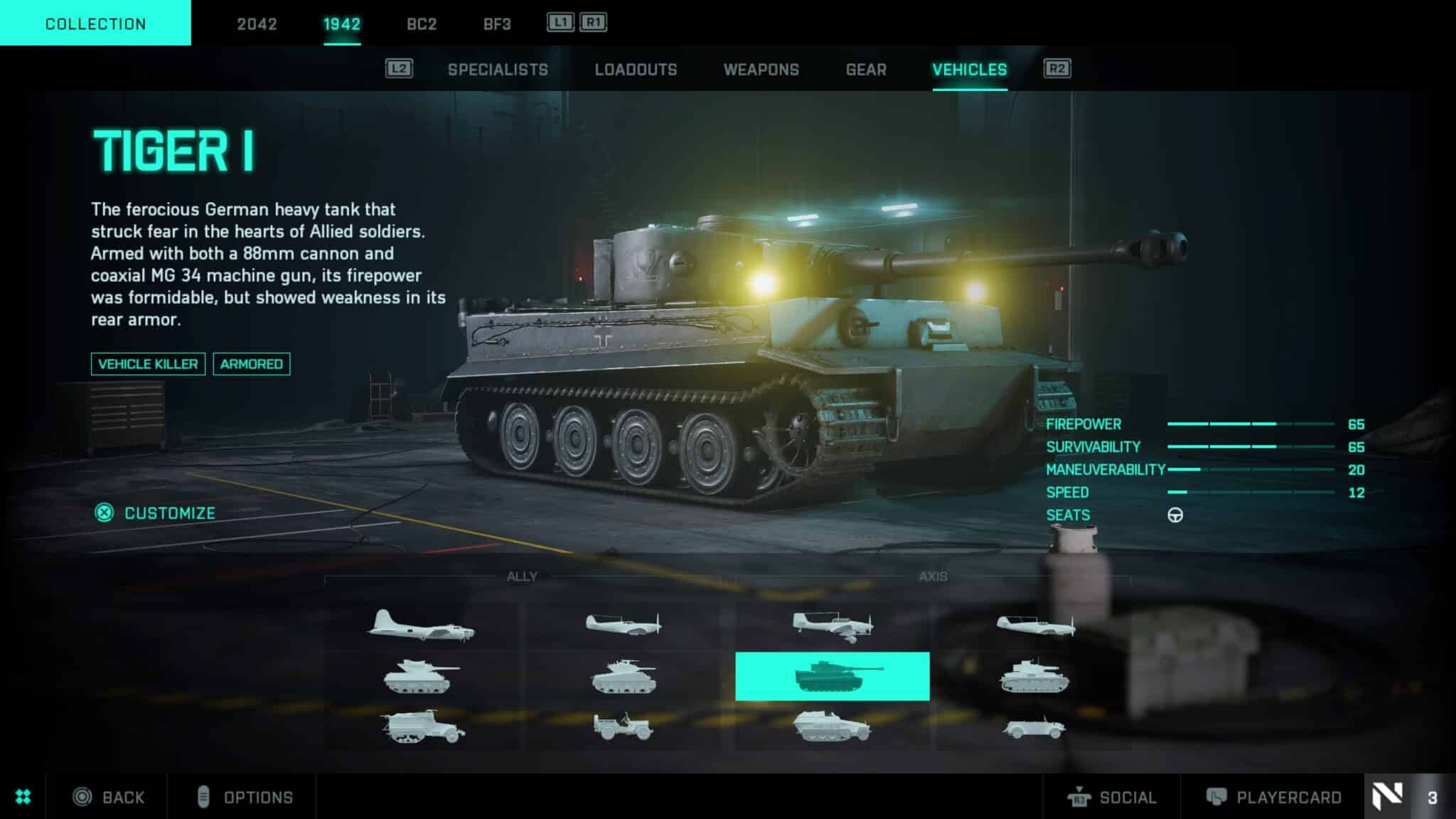This screenshot has height=819, width=1456.
Task: Open the GEAR menu item
Action: (x=865, y=69)
